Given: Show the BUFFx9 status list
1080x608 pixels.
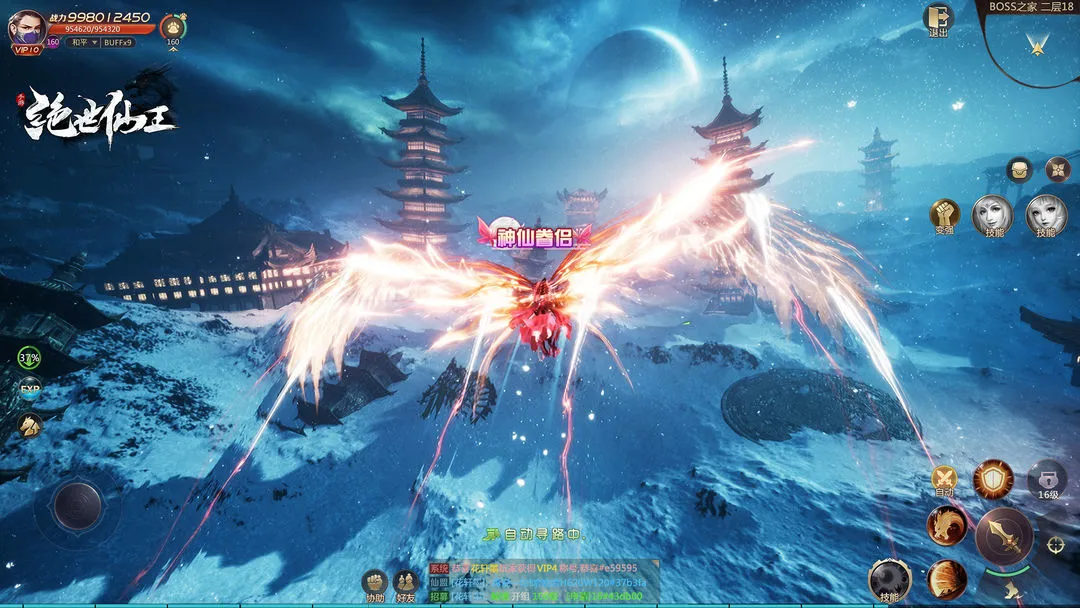Looking at the screenshot, I should (x=118, y=42).
